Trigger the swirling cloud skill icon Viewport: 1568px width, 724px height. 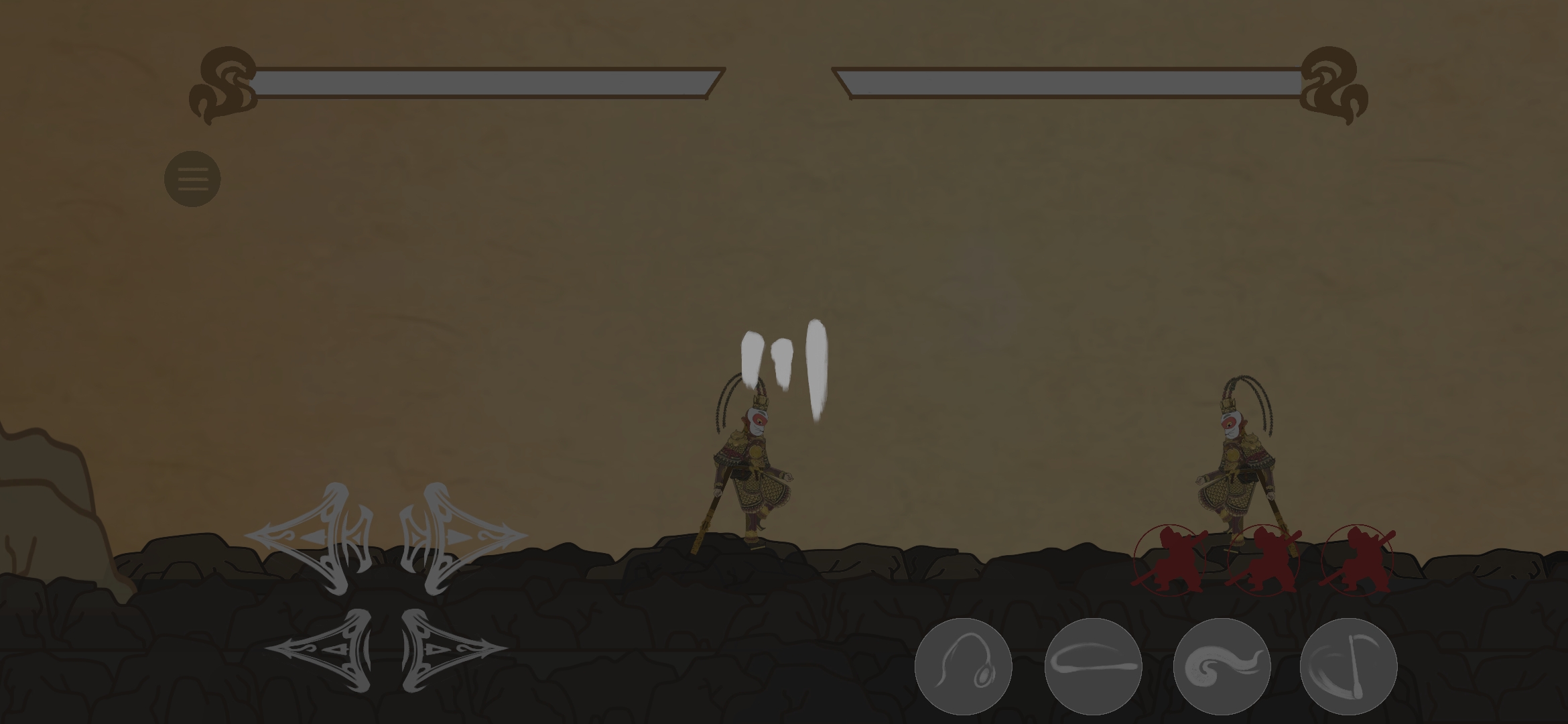click(x=1222, y=666)
